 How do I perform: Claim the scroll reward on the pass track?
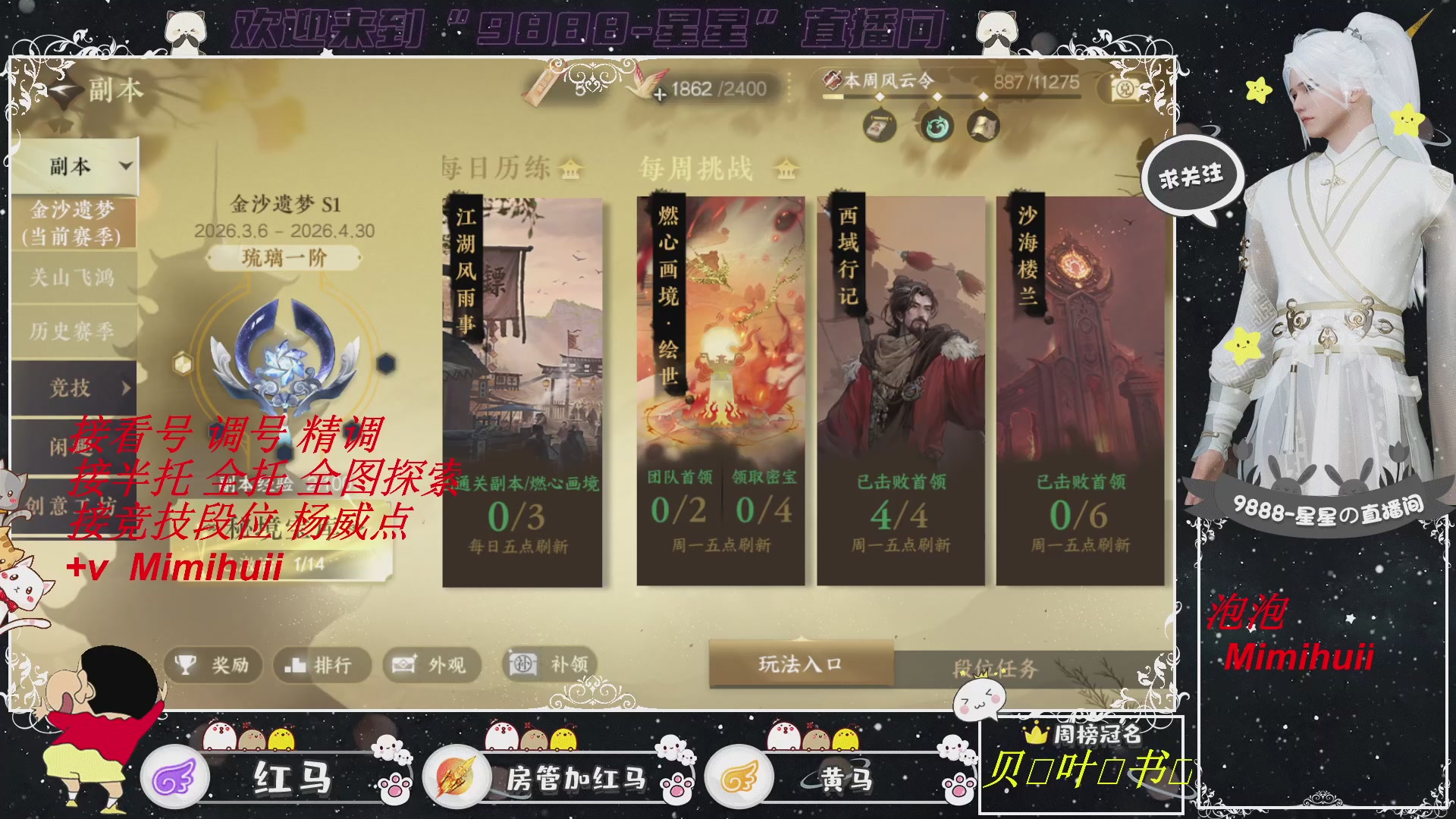click(880, 127)
